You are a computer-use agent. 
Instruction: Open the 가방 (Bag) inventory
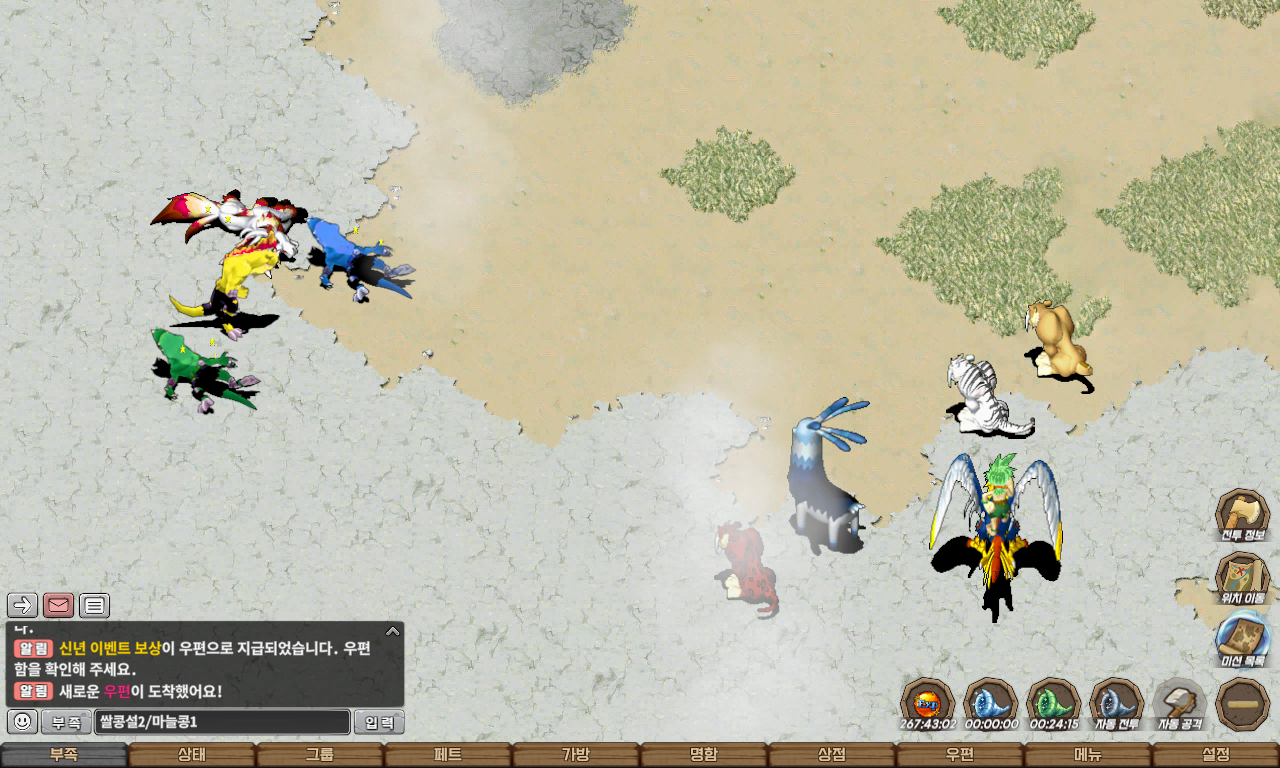point(576,755)
